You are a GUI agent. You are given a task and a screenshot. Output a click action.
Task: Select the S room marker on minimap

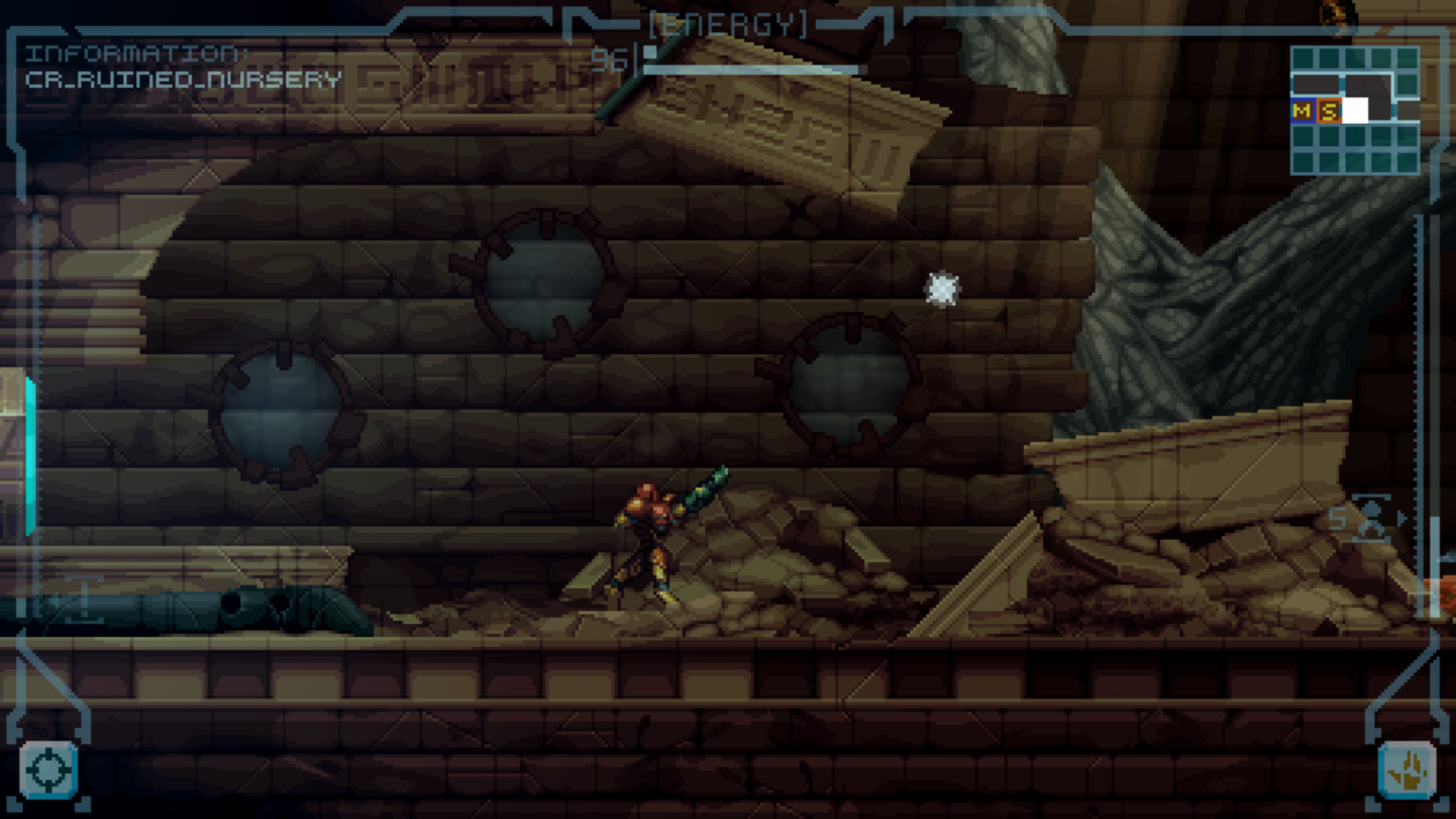(x=1329, y=111)
